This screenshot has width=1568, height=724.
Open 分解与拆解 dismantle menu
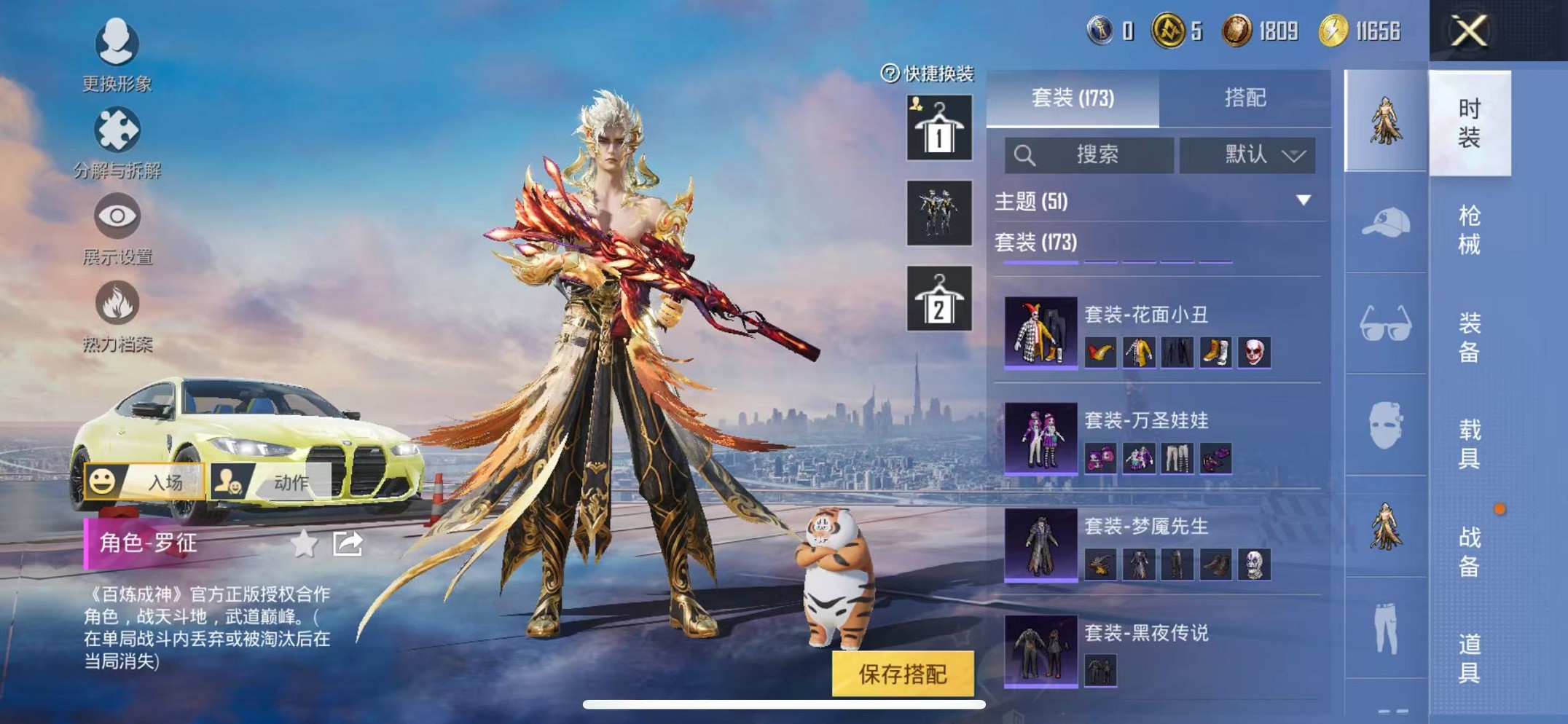click(117, 142)
